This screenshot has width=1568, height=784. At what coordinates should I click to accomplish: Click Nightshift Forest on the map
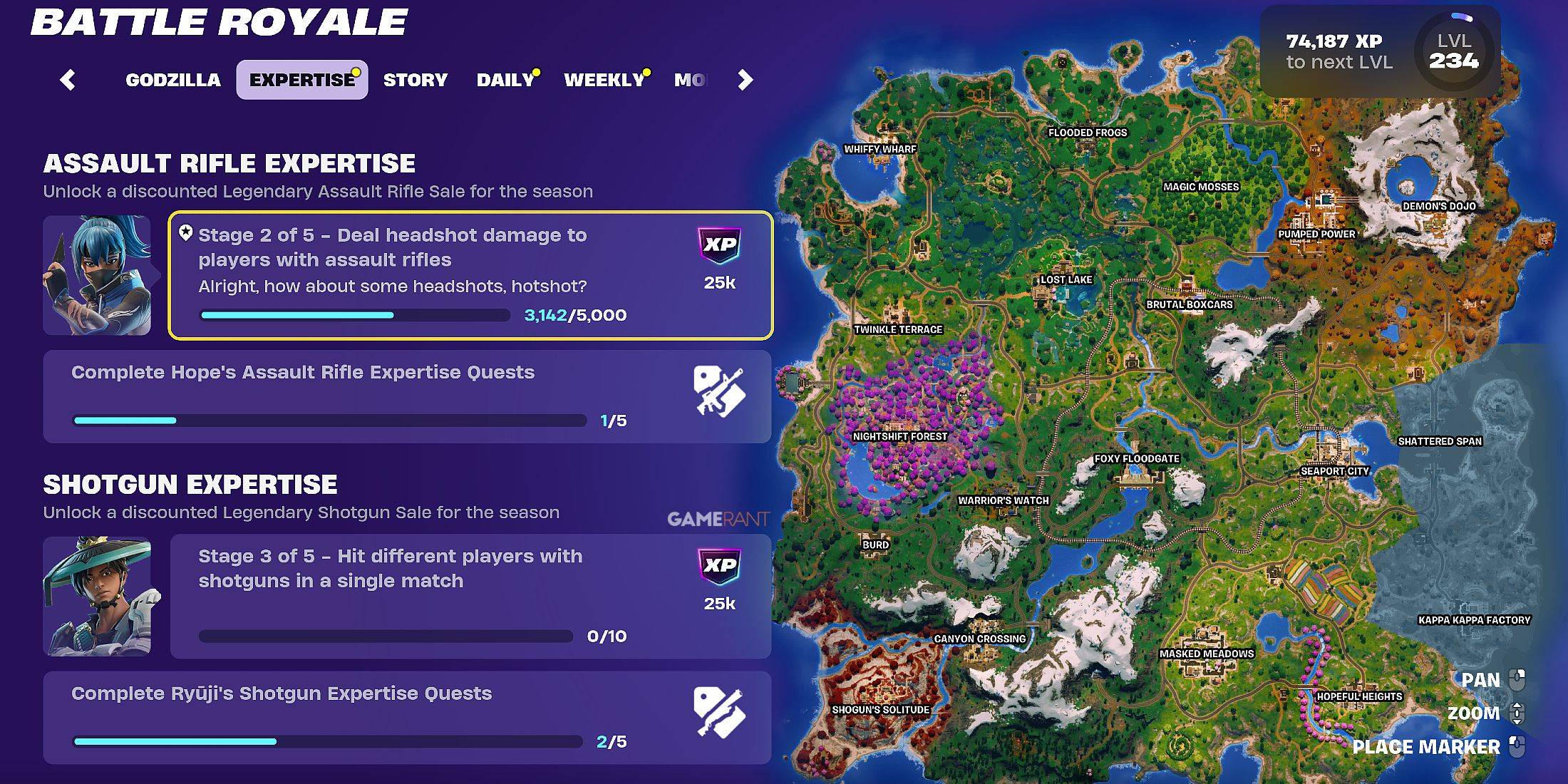pos(899,435)
